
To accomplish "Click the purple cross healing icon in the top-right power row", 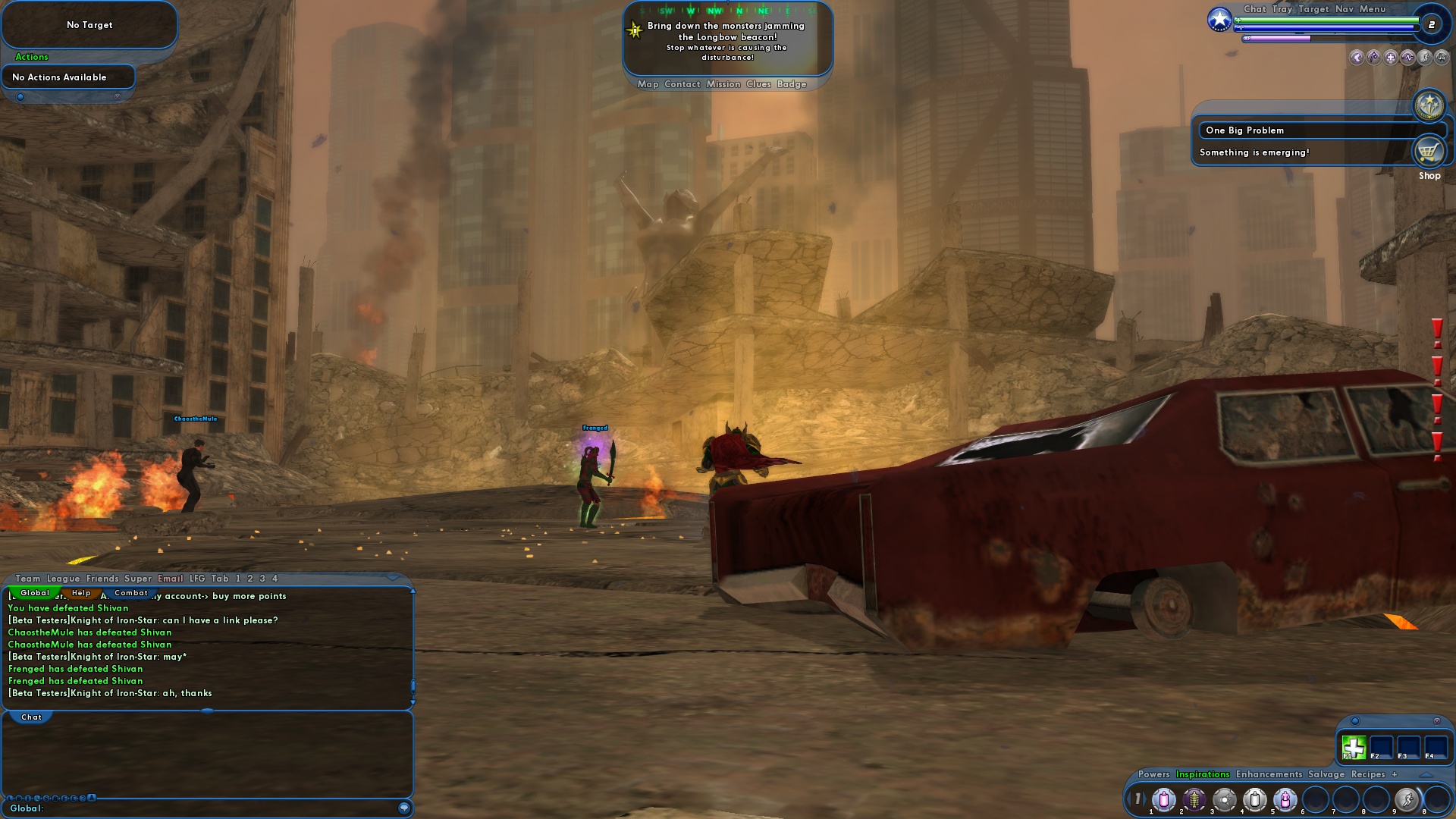I will [1390, 58].
